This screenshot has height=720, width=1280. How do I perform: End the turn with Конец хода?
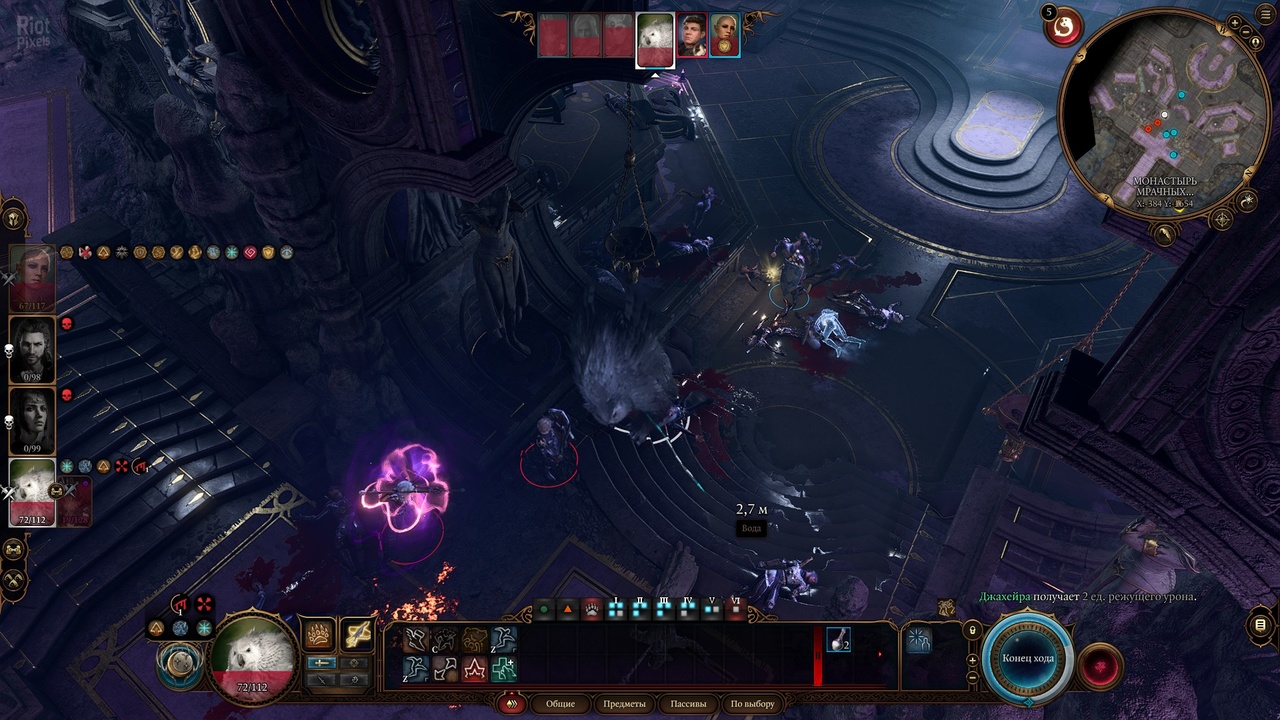(x=1027, y=658)
